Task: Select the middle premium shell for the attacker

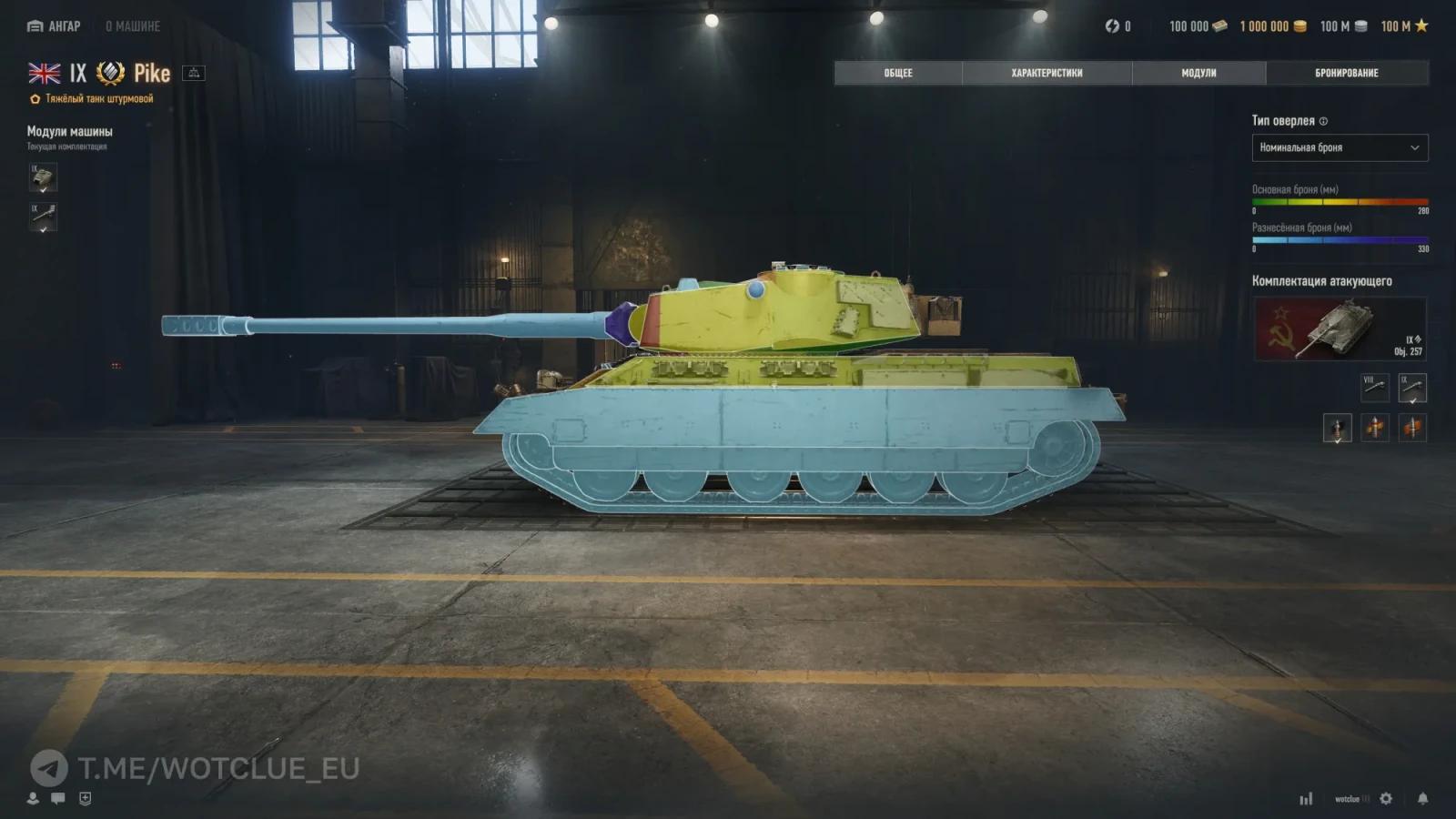Action: point(1375,428)
